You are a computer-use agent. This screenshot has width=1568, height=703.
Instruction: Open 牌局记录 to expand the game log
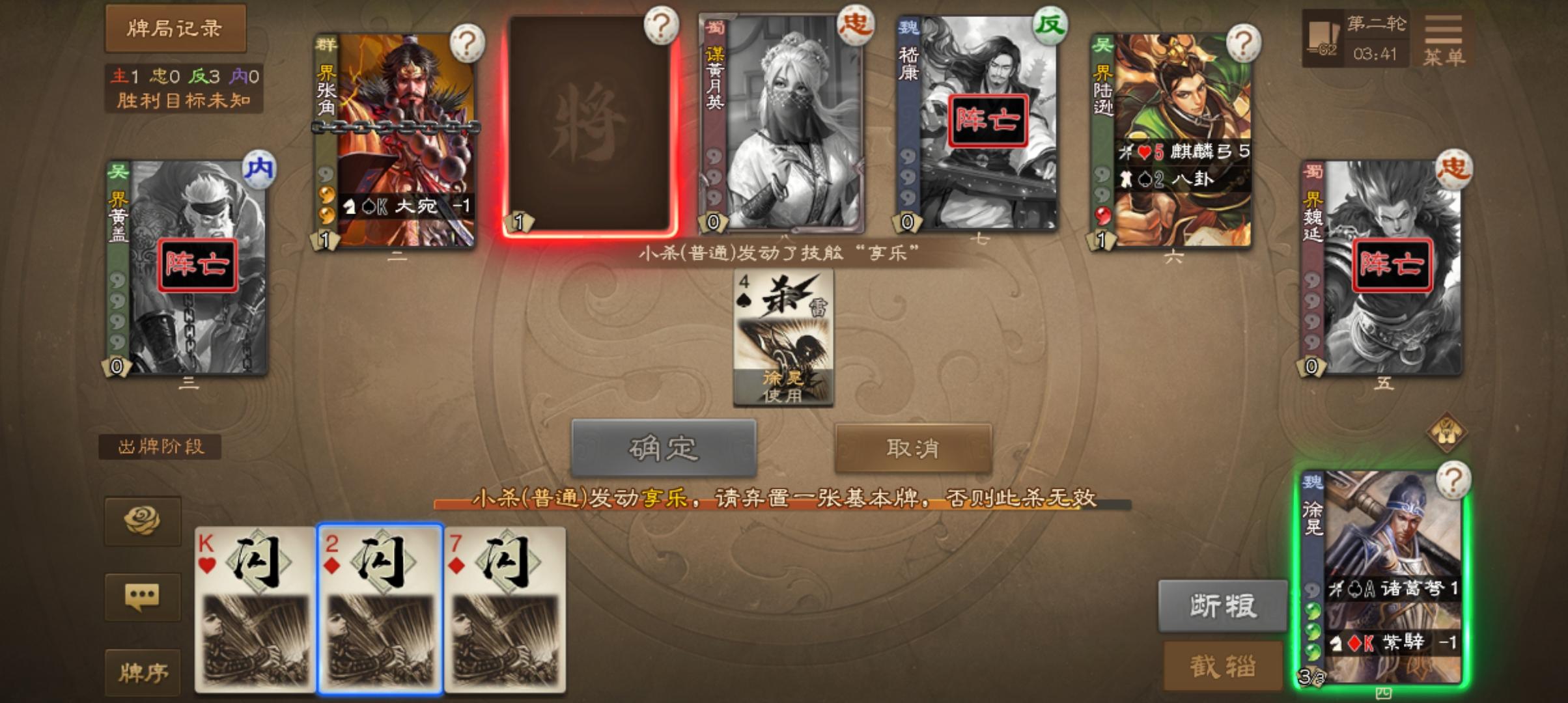175,30
